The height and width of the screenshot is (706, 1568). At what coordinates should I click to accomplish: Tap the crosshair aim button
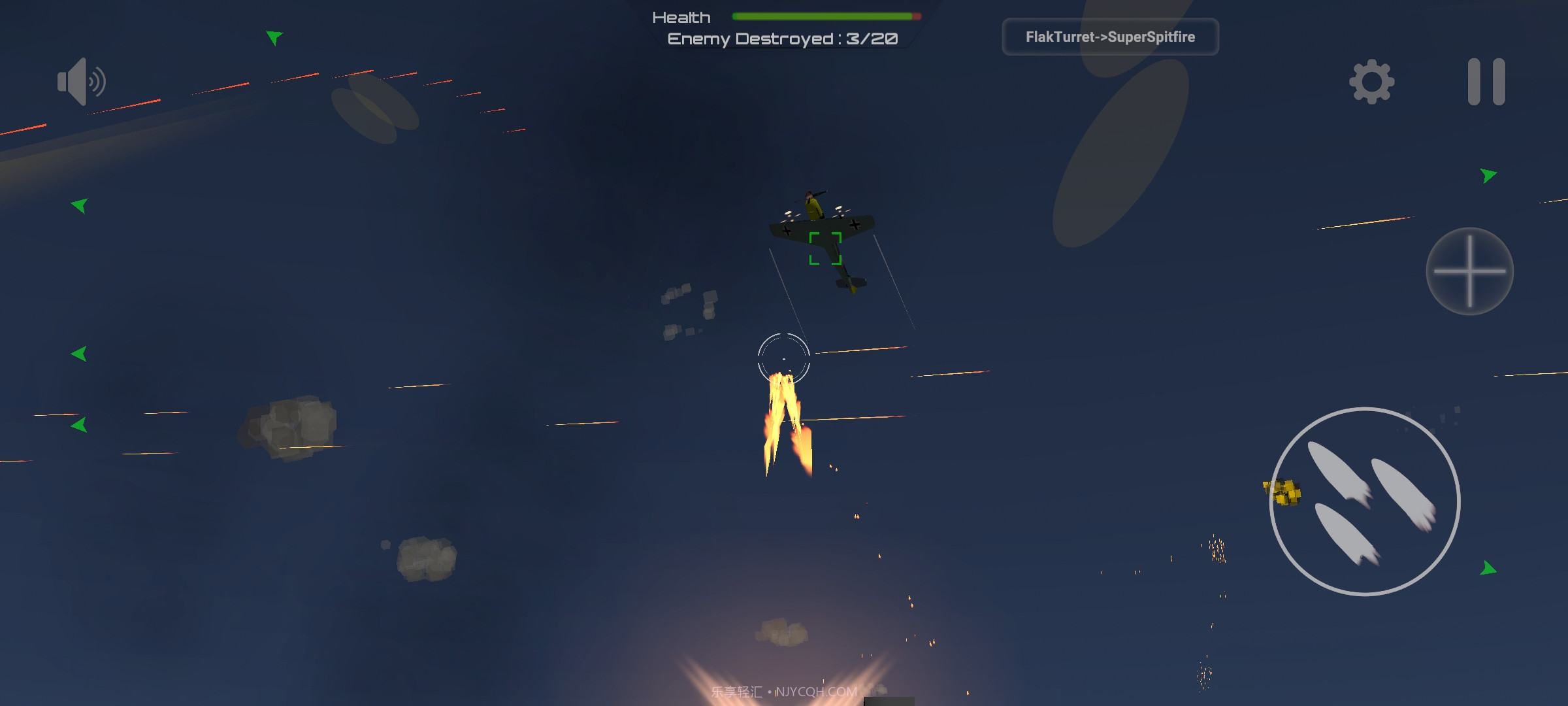[x=1469, y=271]
